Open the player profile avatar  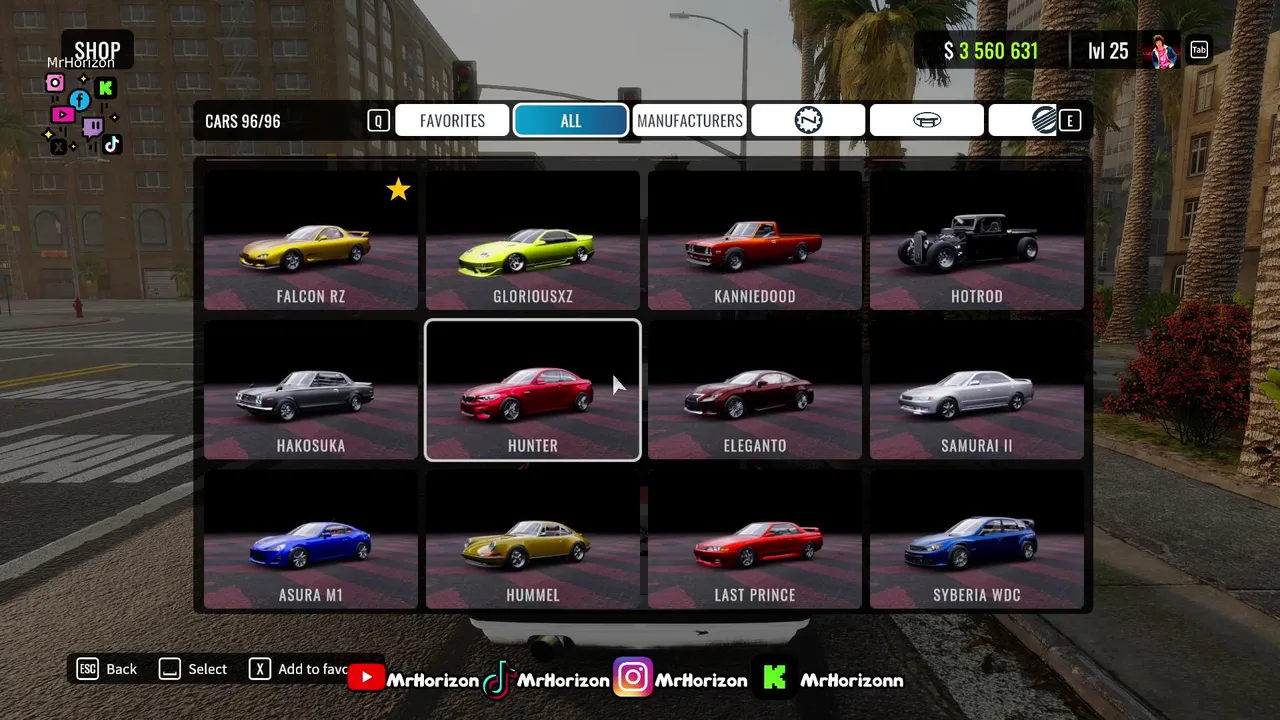1162,51
